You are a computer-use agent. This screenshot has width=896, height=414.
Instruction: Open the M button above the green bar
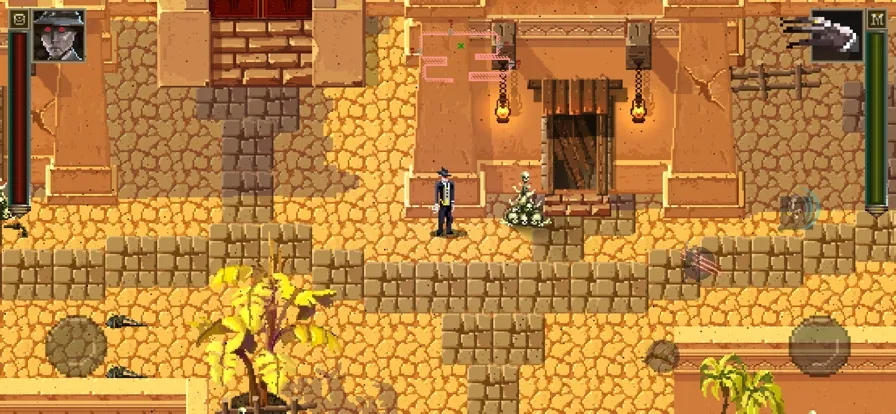[877, 17]
